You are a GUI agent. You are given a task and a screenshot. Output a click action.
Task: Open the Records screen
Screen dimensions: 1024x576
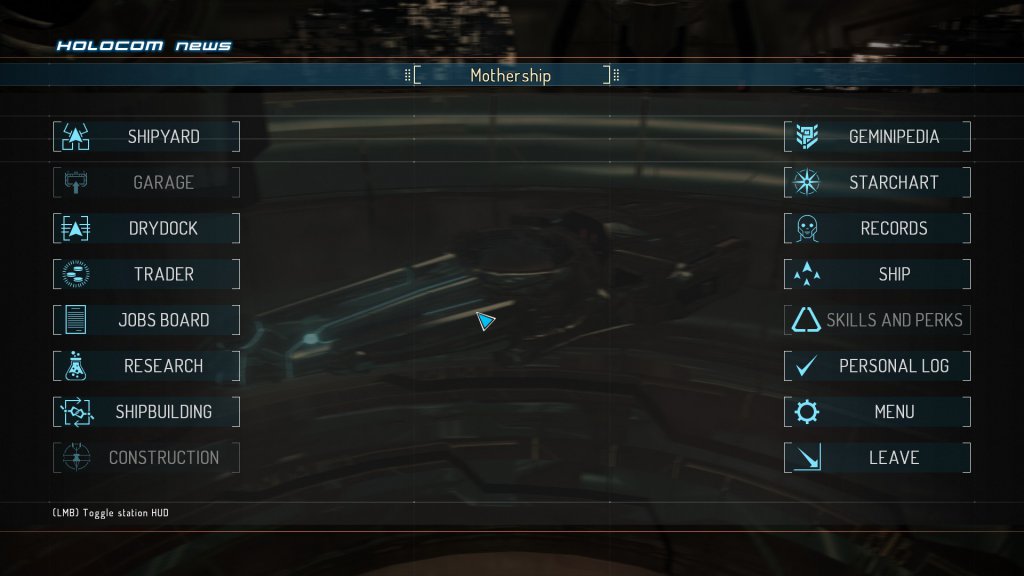[x=877, y=228]
